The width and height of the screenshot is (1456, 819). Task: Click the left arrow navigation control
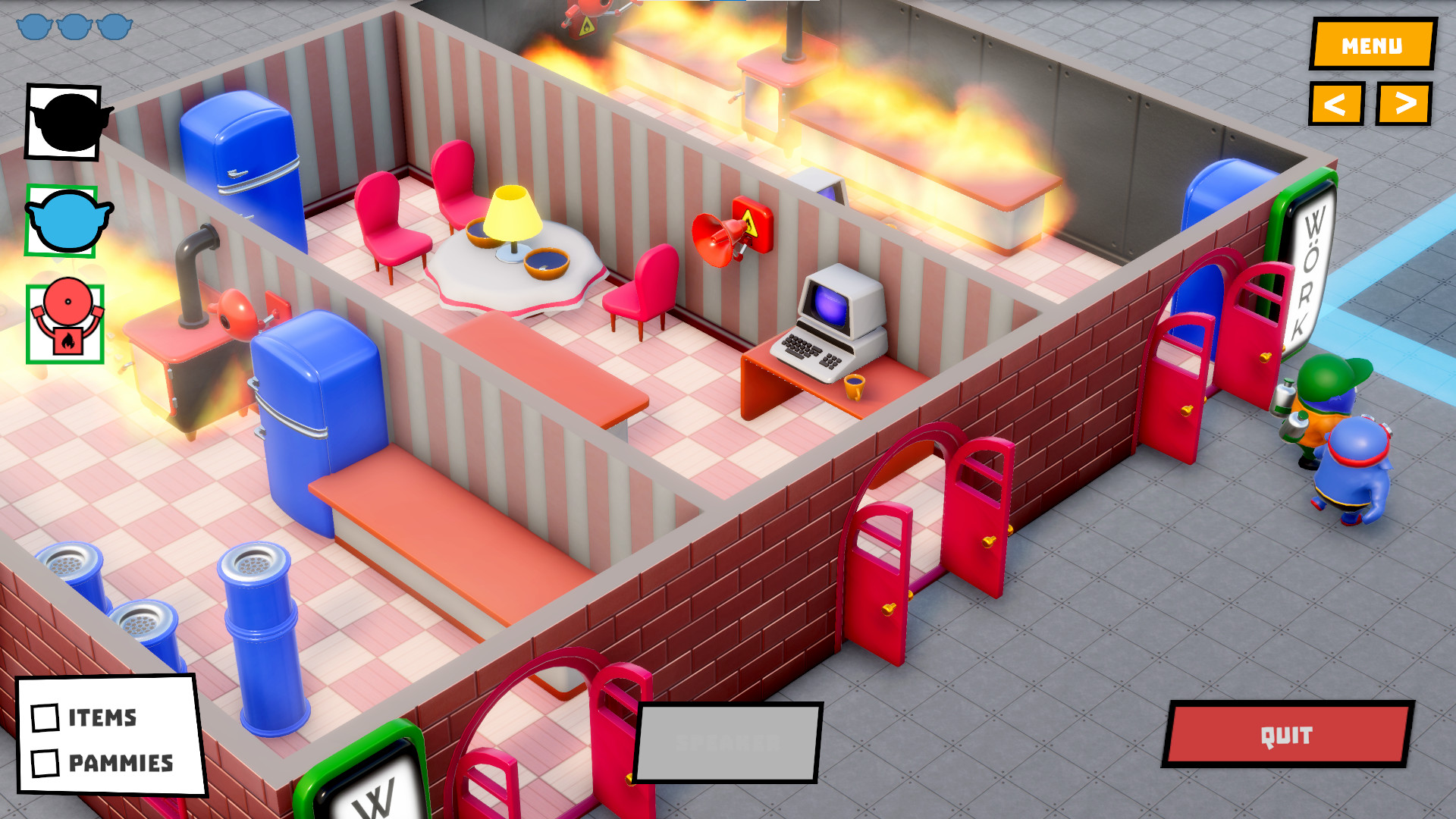tap(1336, 104)
